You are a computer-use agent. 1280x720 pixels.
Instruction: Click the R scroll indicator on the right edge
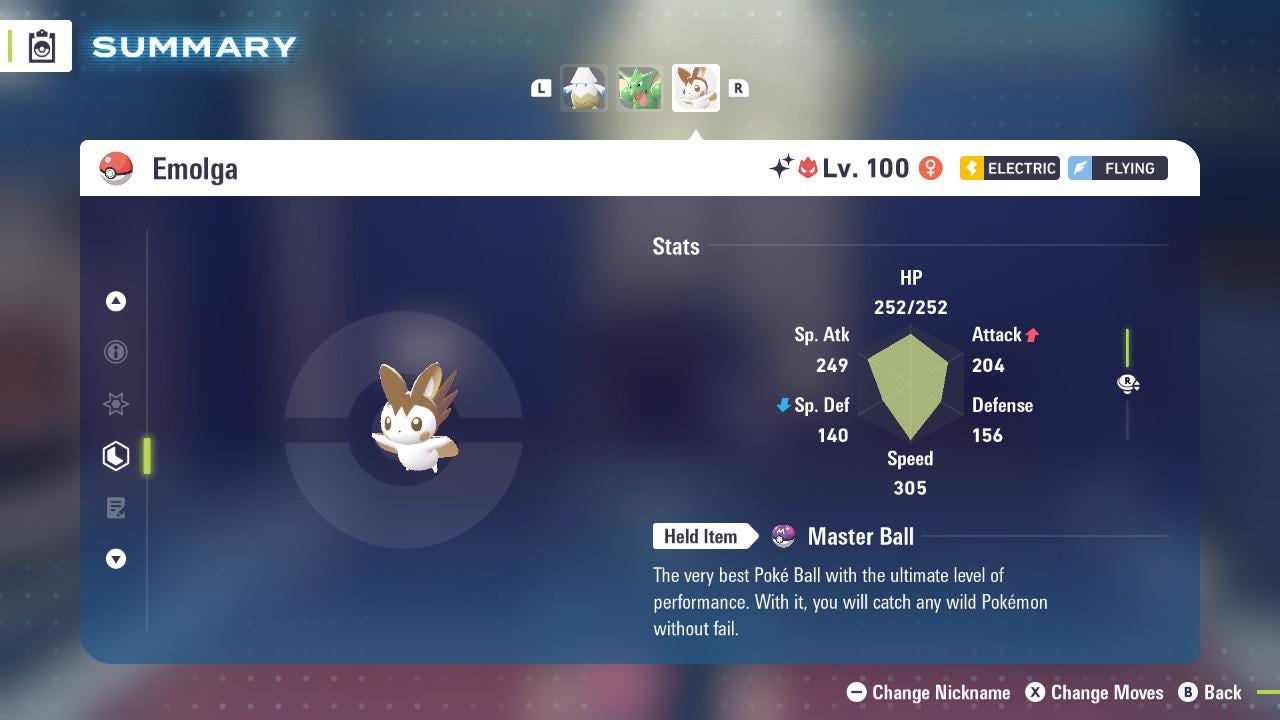click(1128, 384)
